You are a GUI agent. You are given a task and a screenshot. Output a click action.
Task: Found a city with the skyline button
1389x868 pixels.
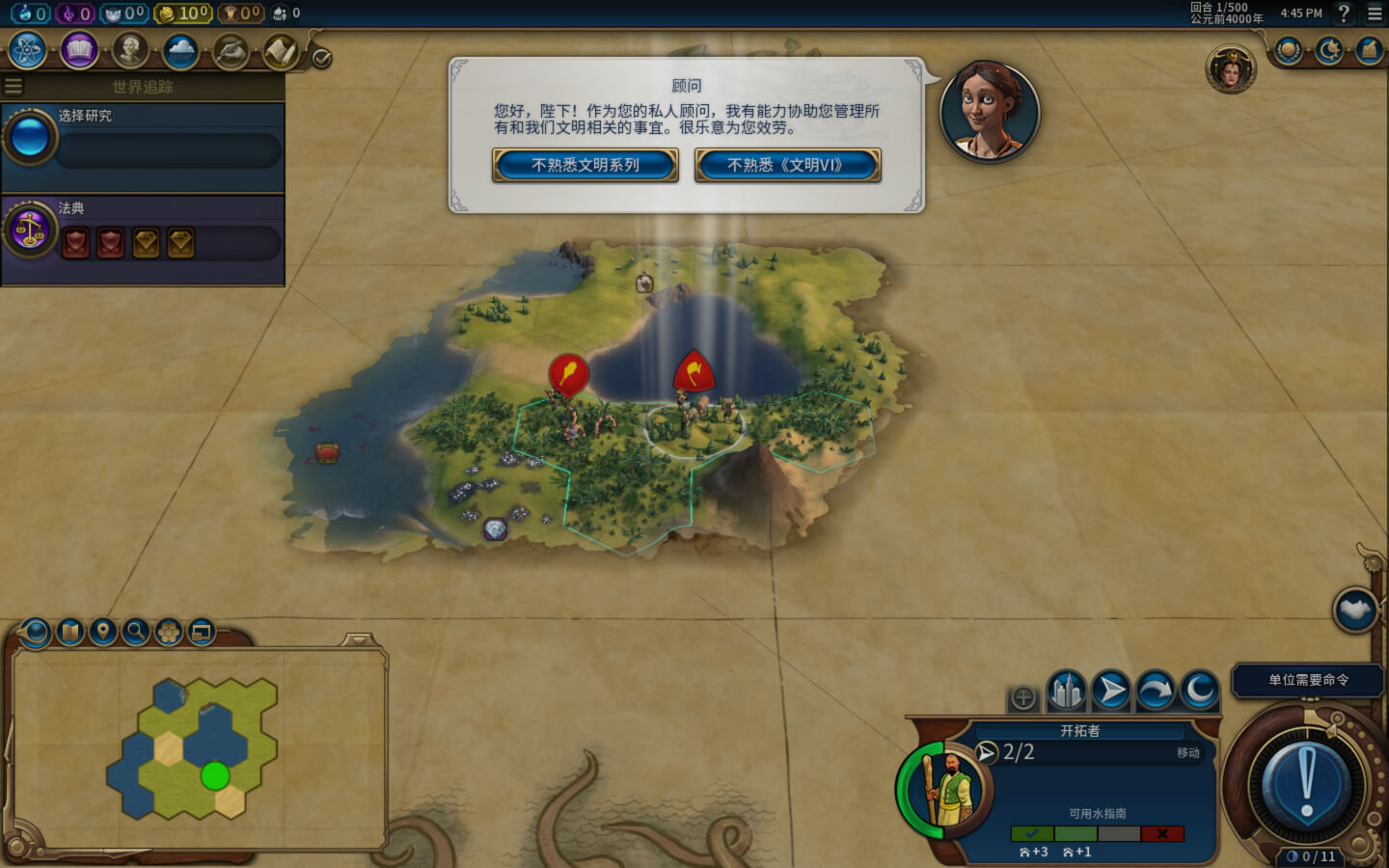[x=1066, y=691]
